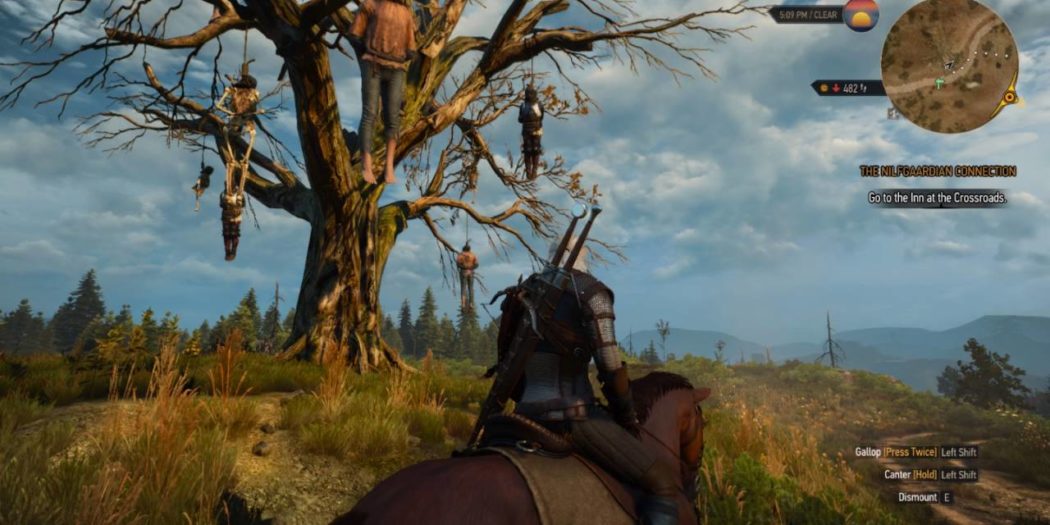
Task: Select the green signpost marker on the minimap
Action: click(938, 83)
